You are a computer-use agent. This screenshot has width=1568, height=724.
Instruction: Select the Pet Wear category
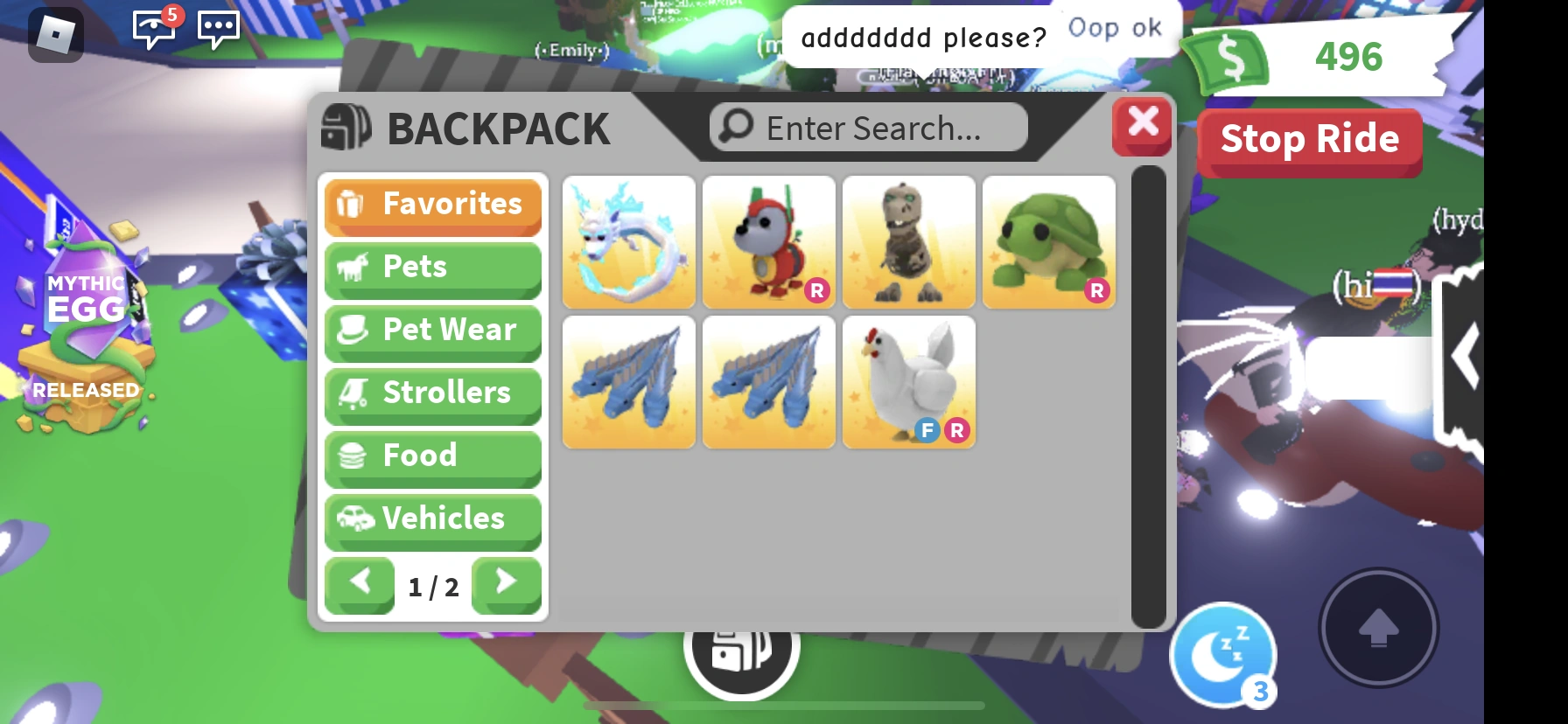[x=432, y=331]
